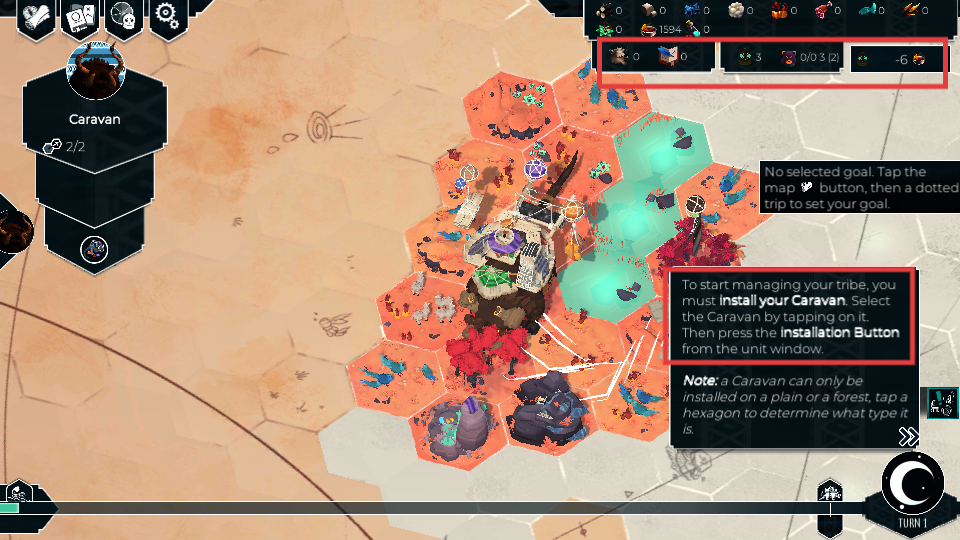Select the Caravan unit portrait
This screenshot has height=540, width=960.
point(94,70)
